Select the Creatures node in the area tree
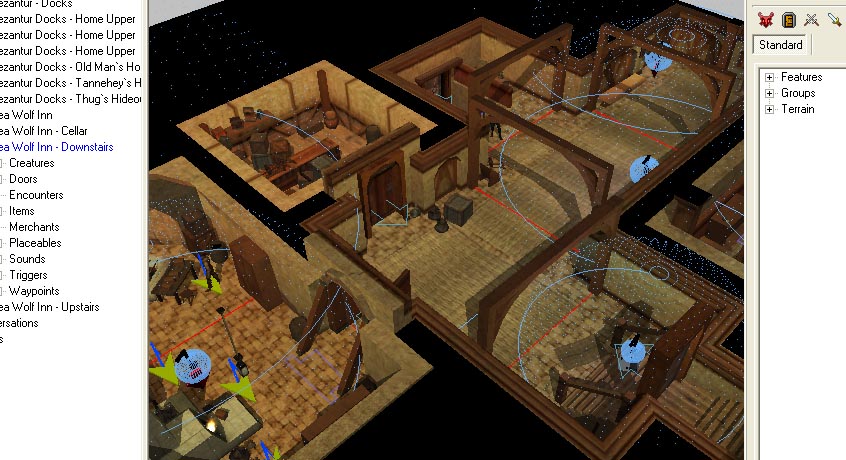 tap(32, 163)
